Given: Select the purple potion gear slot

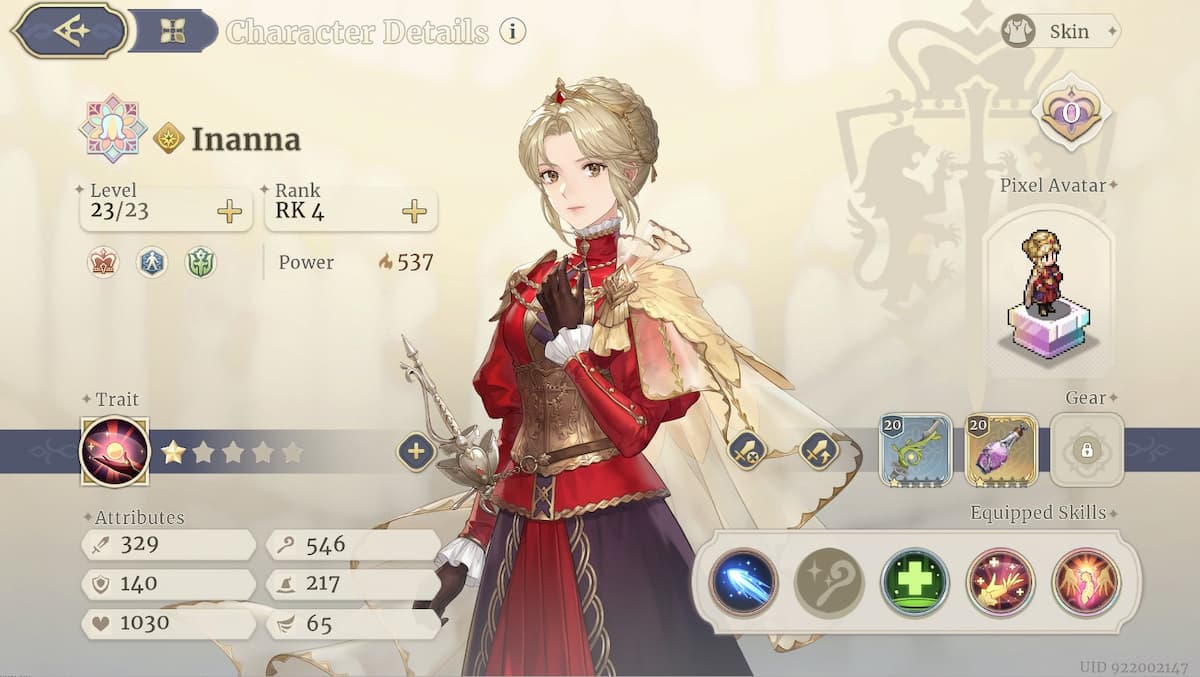Looking at the screenshot, I should click(1001, 450).
